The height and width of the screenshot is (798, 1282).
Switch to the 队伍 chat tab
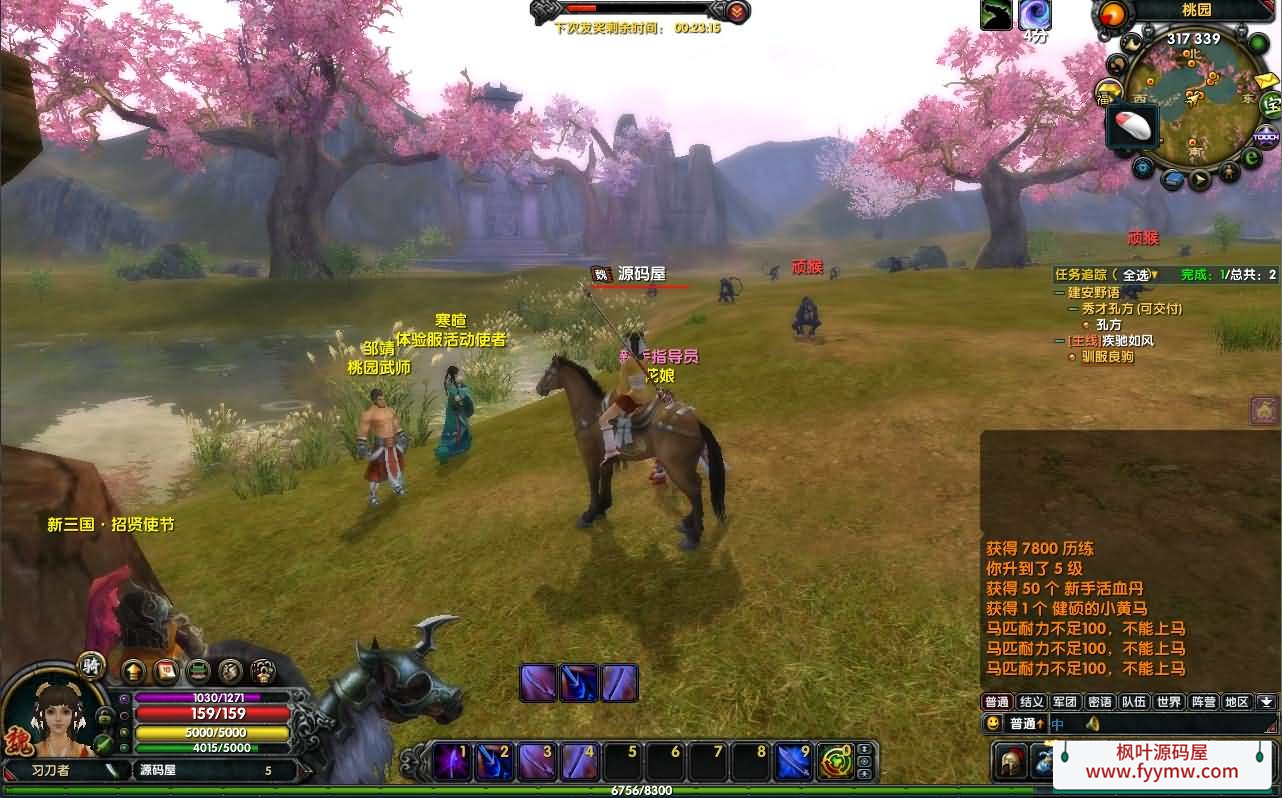coord(1133,702)
